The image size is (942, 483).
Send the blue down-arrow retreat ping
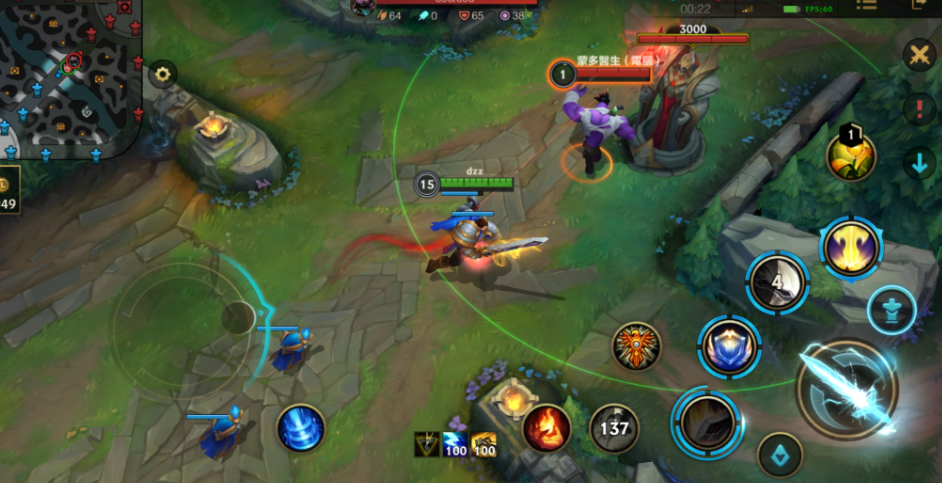pyautogui.click(x=919, y=163)
